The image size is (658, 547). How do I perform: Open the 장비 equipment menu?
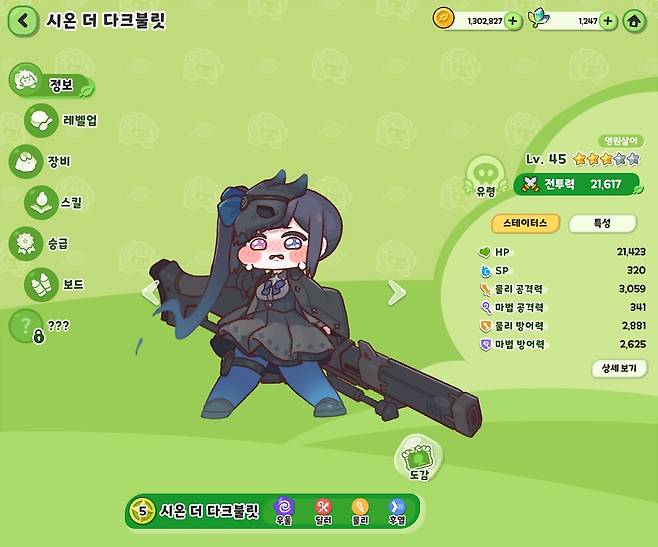click(x=44, y=160)
